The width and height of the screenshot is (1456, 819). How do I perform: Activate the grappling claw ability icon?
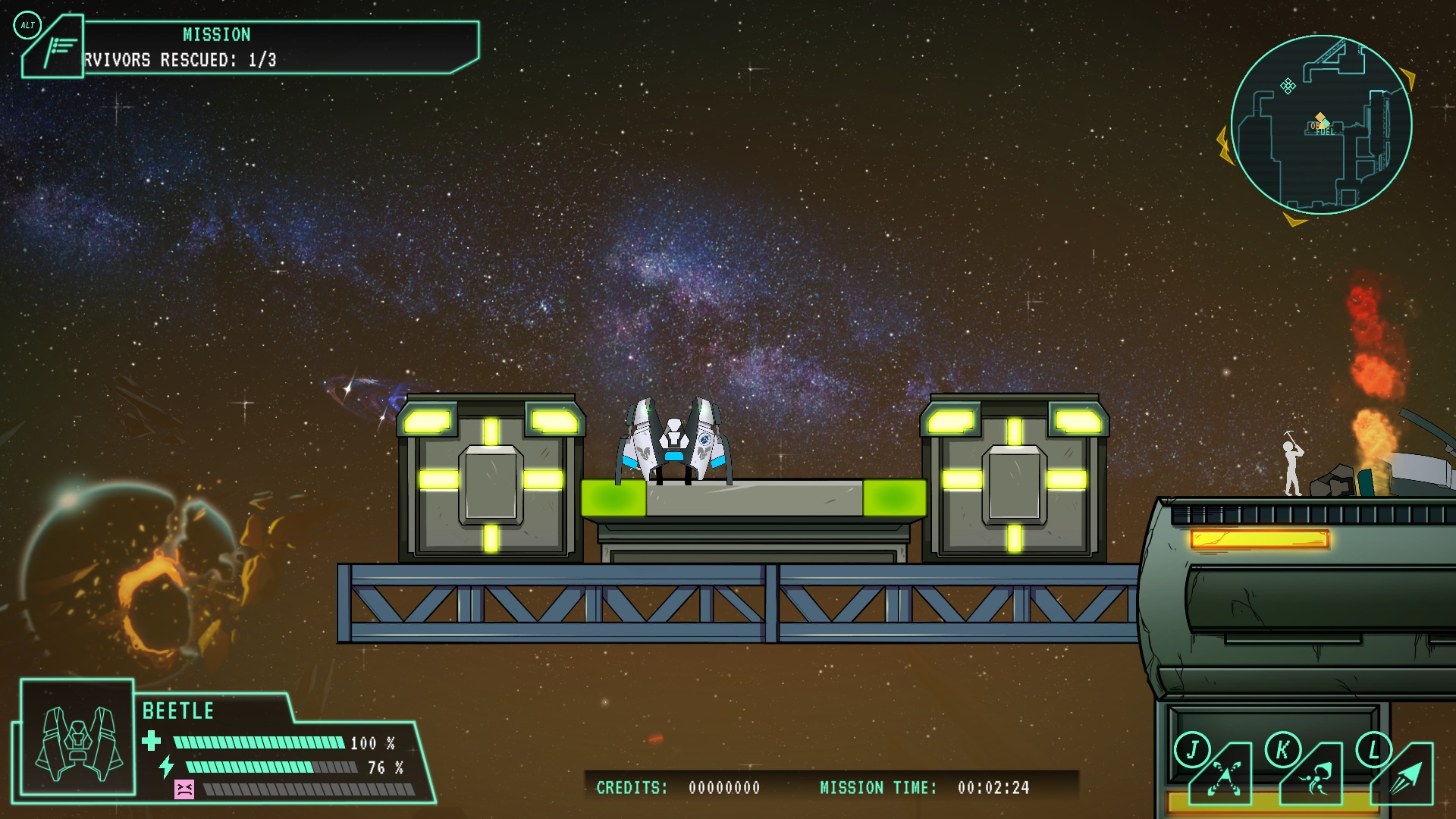1313,775
